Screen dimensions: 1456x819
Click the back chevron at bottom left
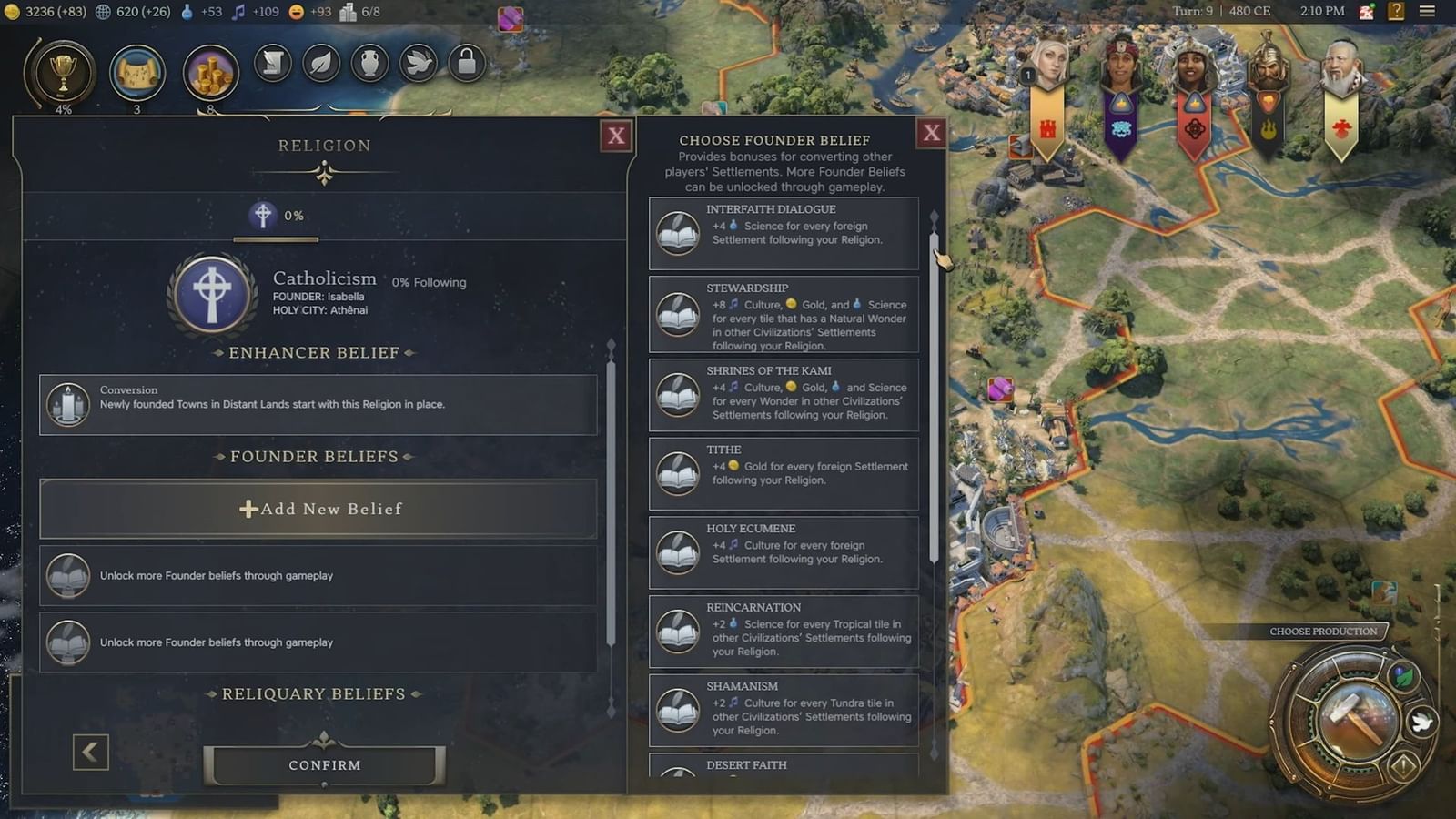click(89, 753)
